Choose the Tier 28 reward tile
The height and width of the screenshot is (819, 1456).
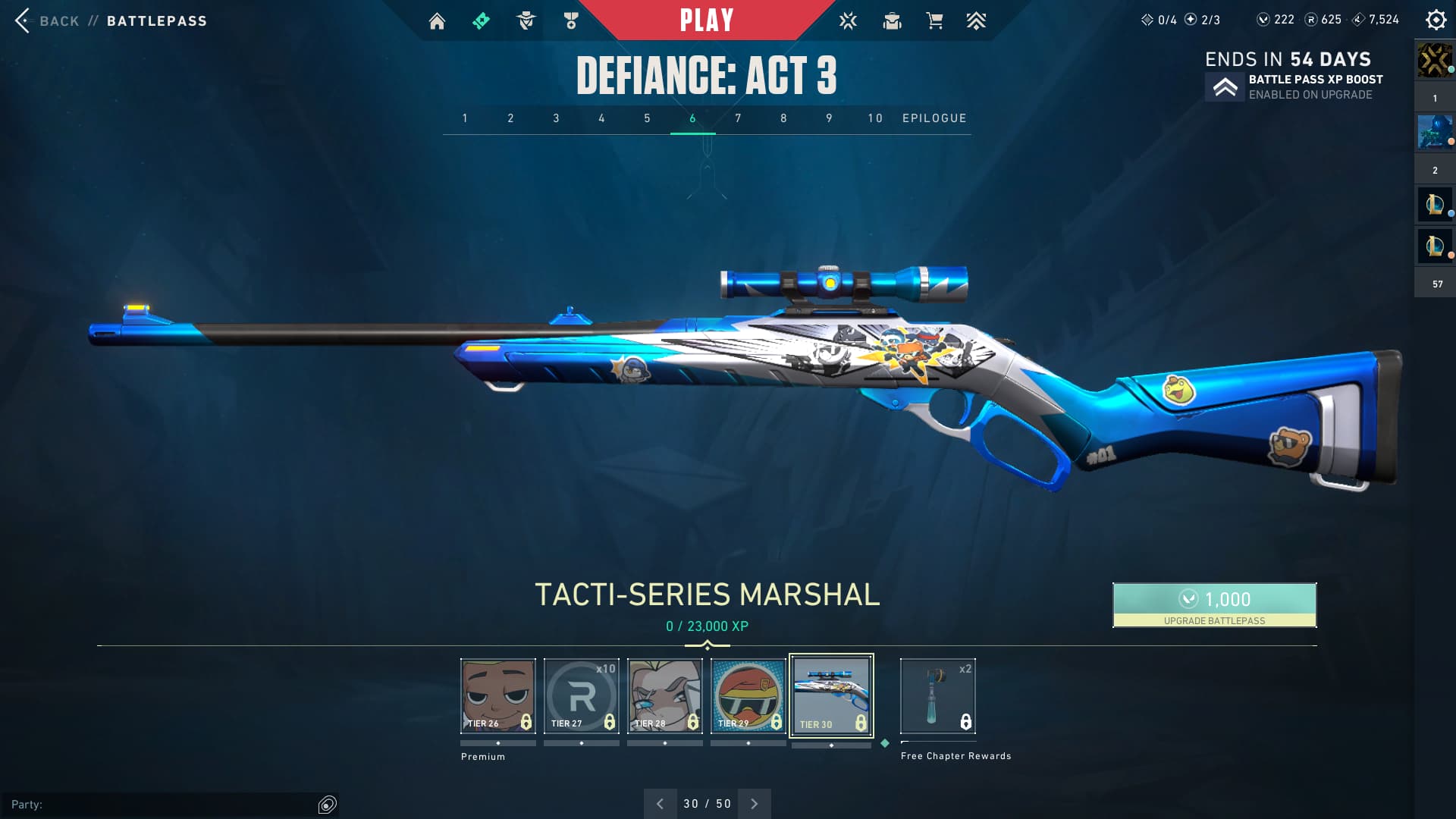point(665,695)
